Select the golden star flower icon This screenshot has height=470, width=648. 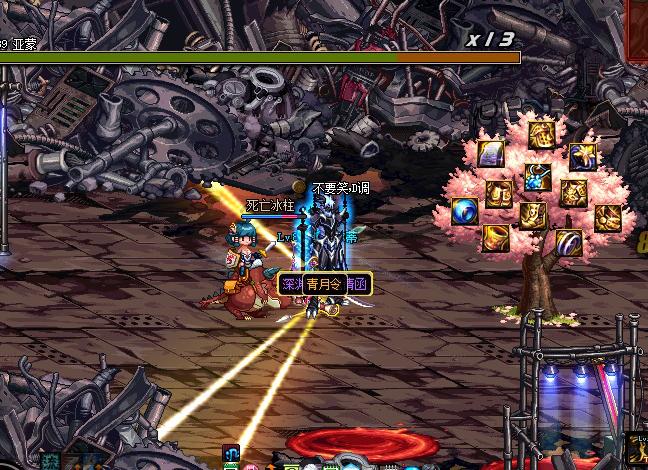[583, 156]
